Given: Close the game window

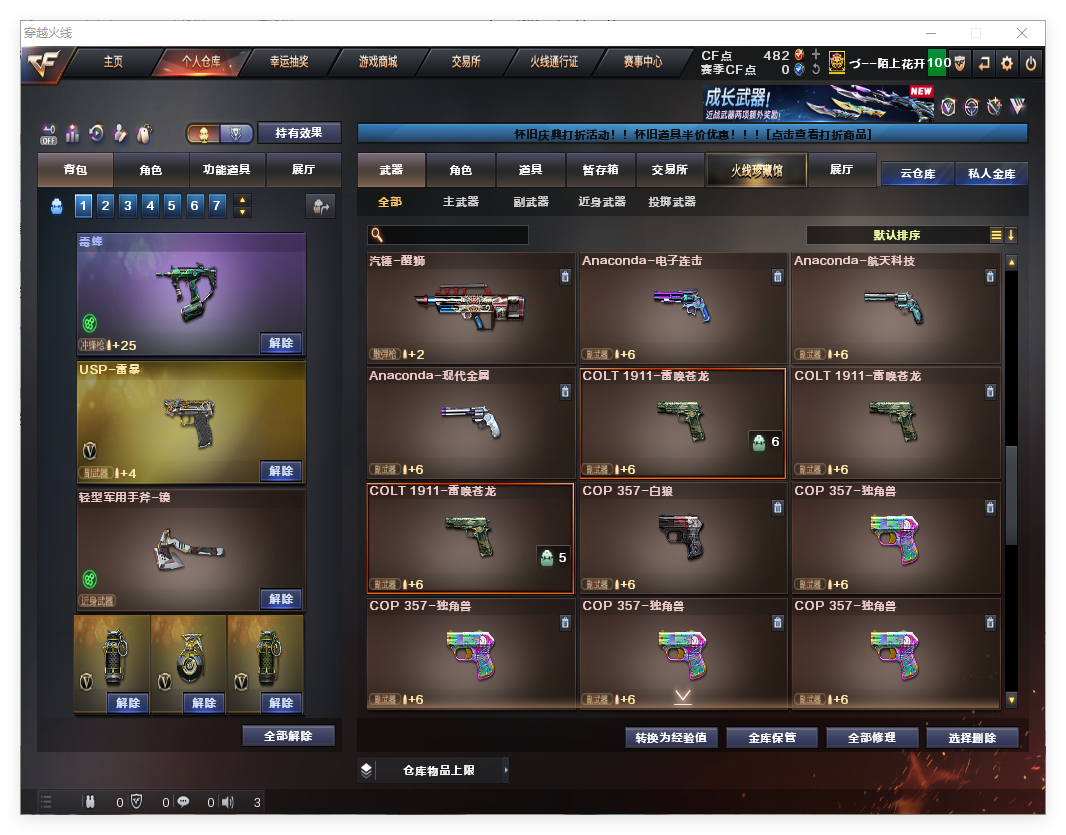Looking at the screenshot, I should (x=1022, y=33).
